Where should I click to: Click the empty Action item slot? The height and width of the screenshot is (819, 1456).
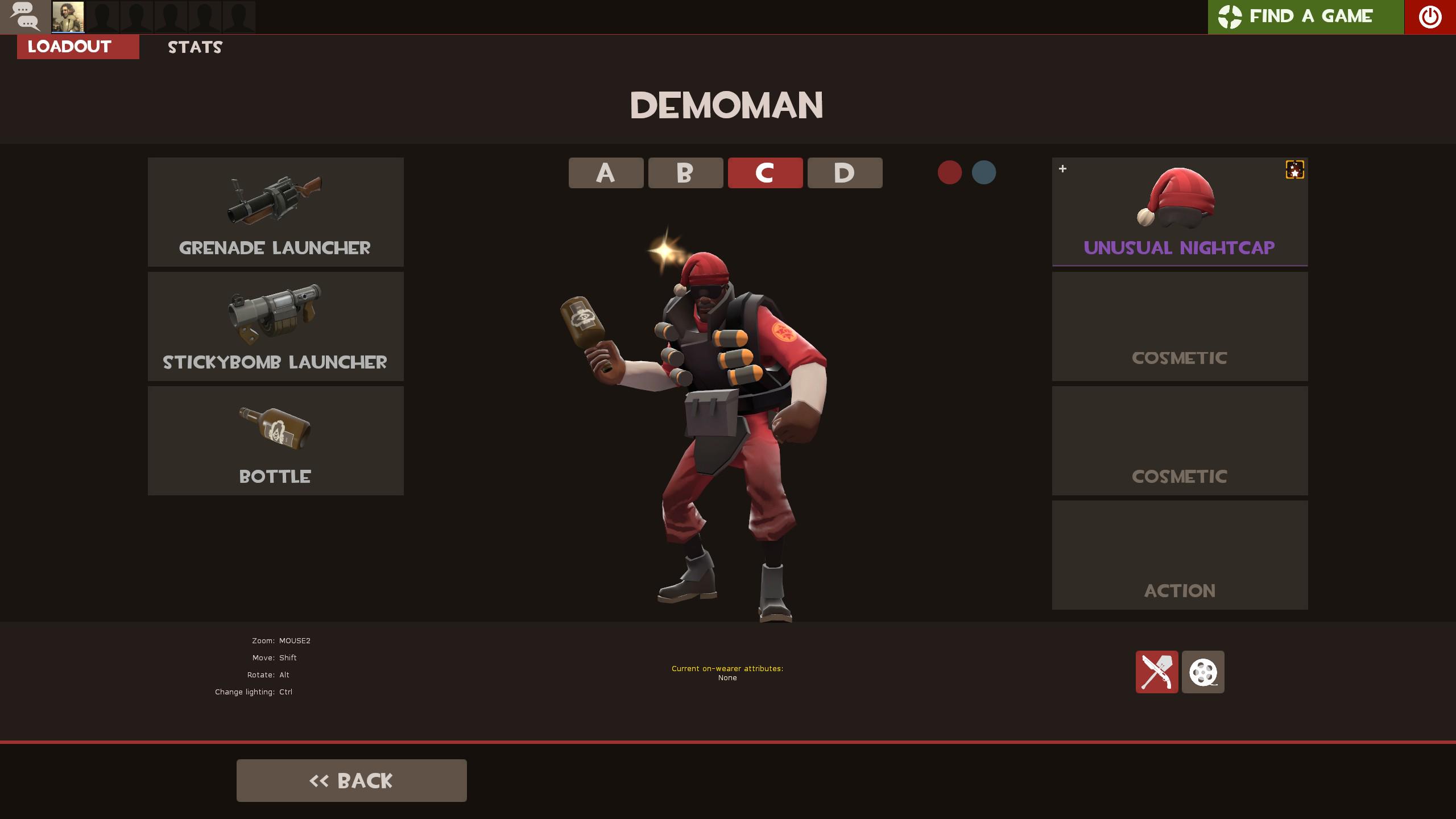1180,556
